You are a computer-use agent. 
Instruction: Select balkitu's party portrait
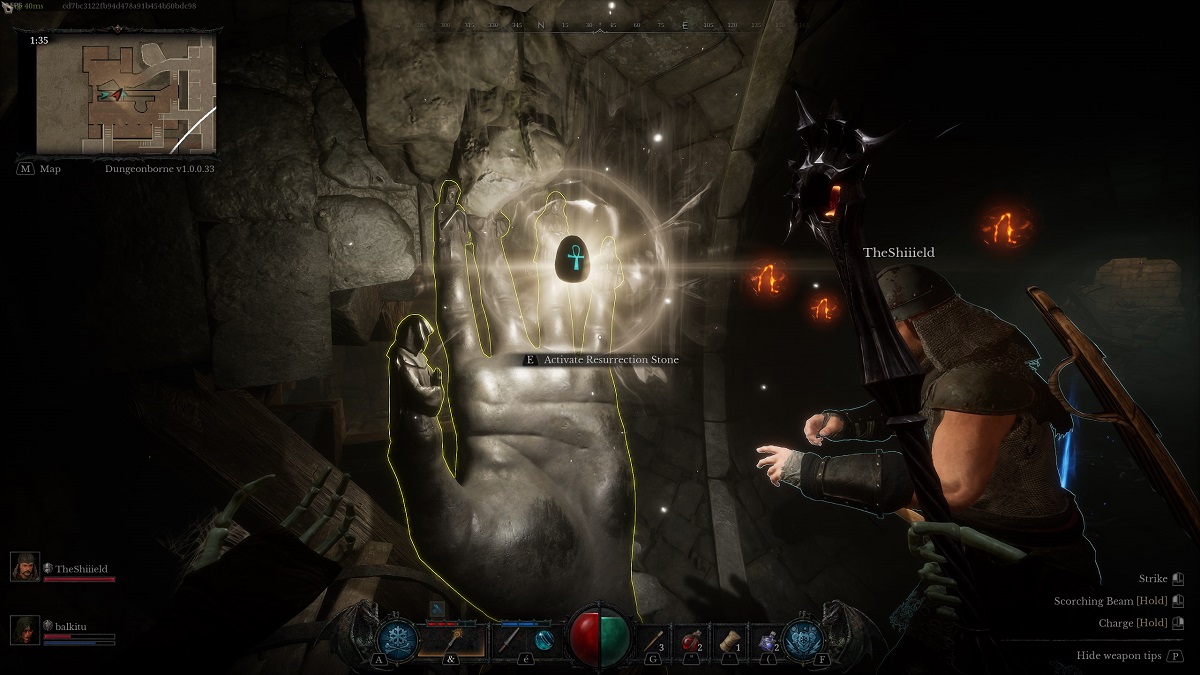[x=25, y=630]
